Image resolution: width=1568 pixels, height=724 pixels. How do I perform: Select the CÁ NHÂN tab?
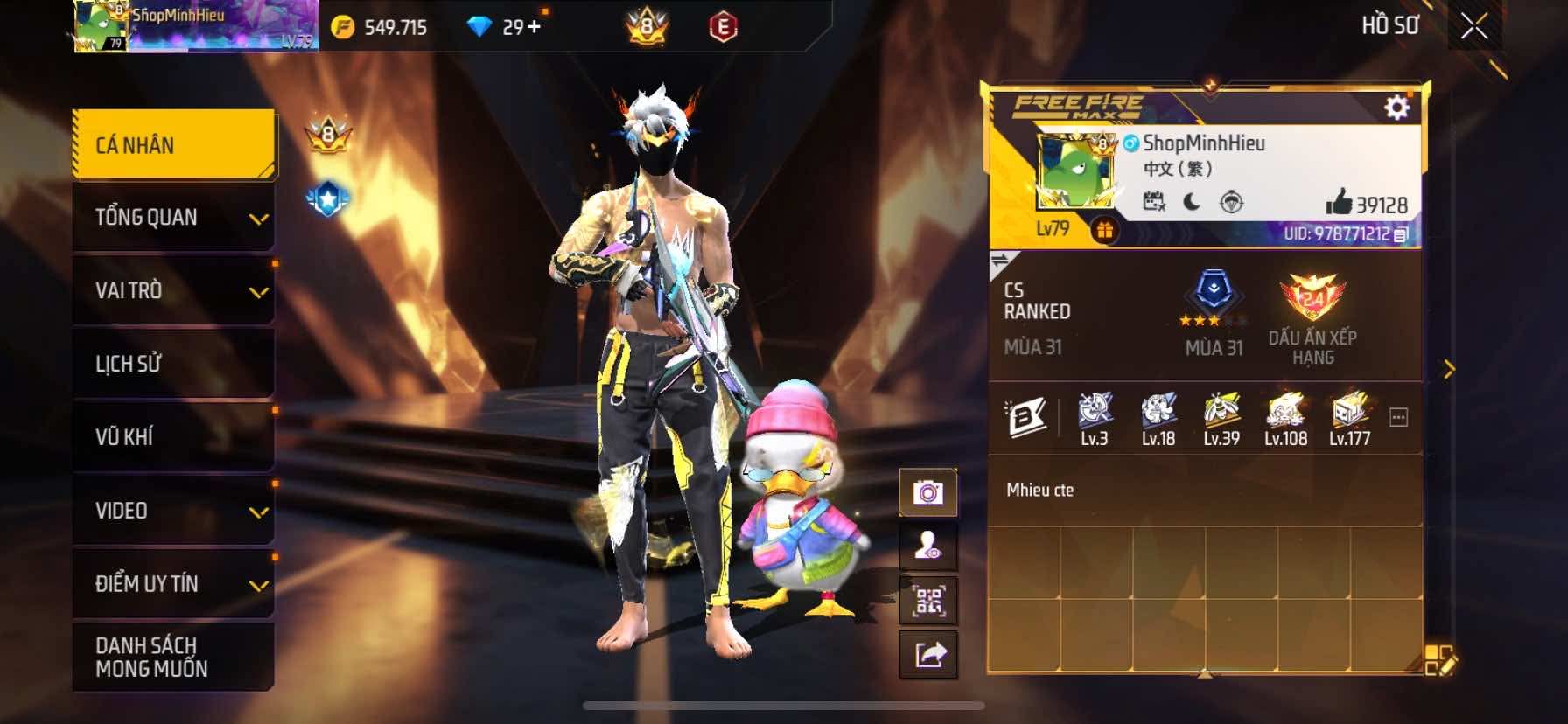[x=173, y=145]
